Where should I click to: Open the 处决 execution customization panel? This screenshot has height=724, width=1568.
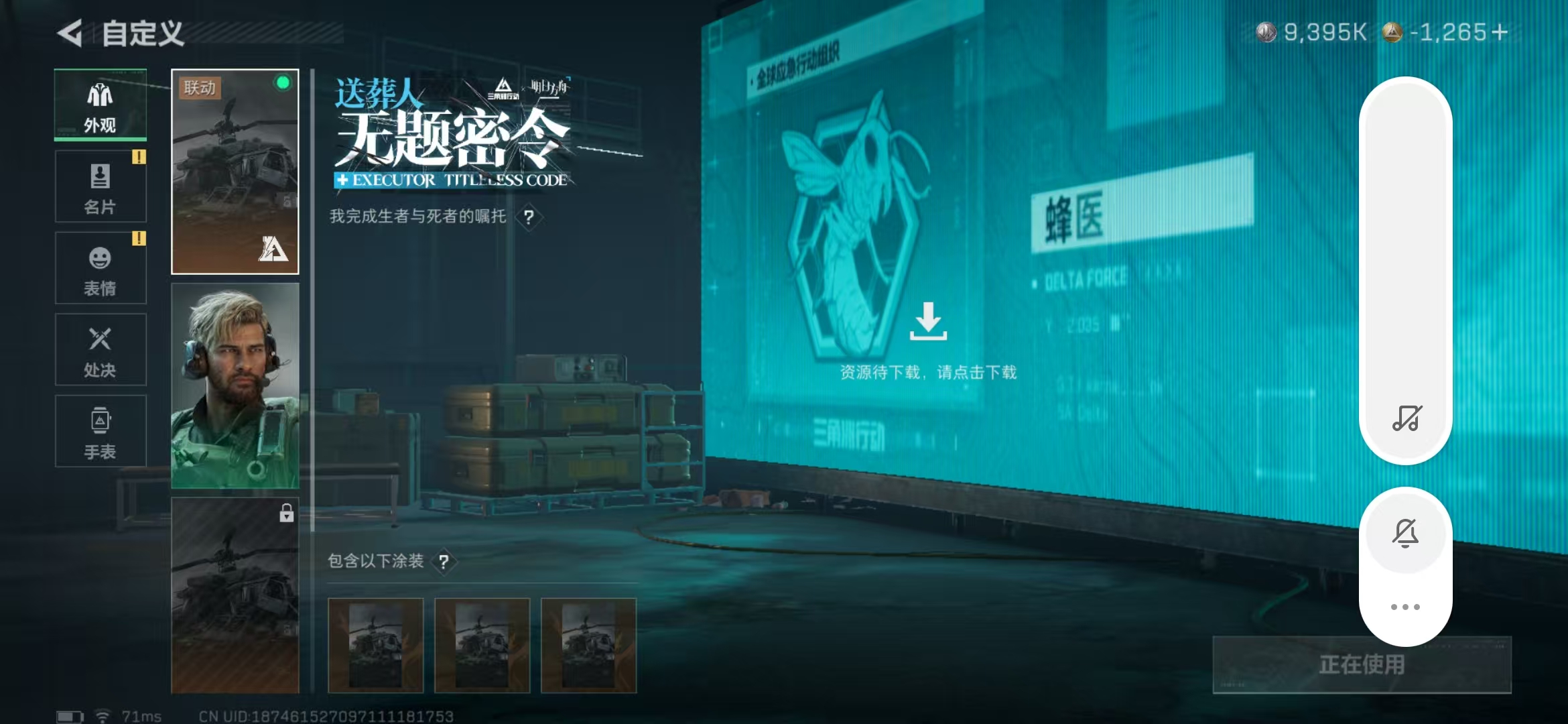point(100,349)
